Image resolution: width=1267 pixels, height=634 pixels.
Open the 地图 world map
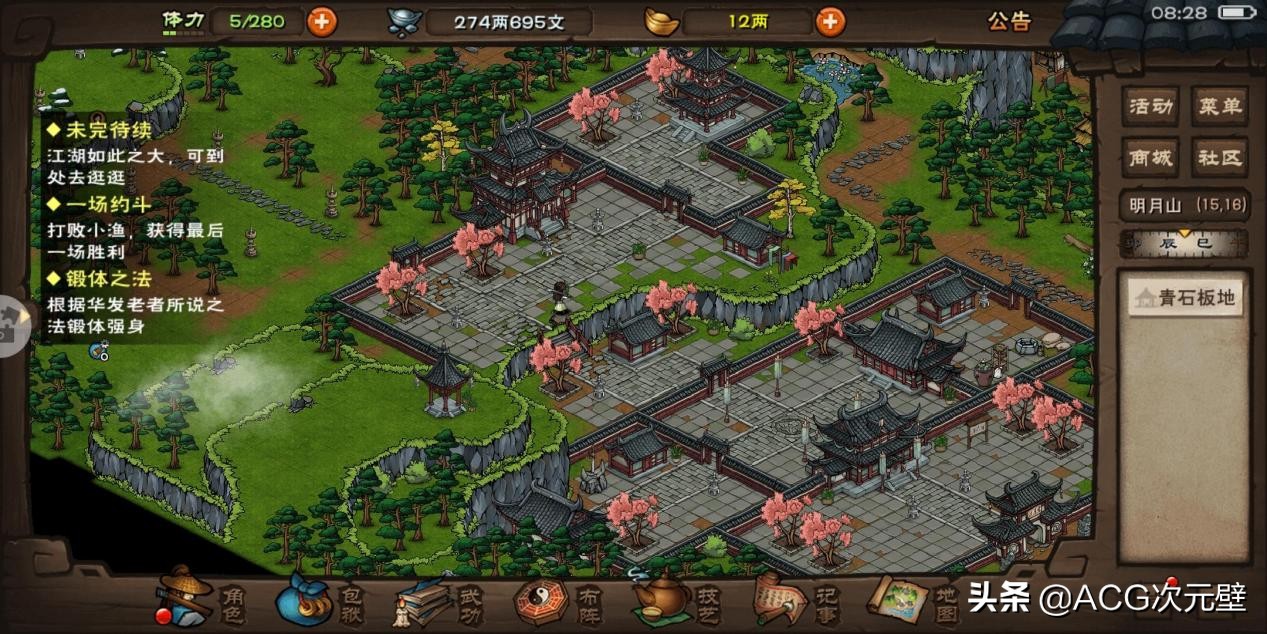915,598
